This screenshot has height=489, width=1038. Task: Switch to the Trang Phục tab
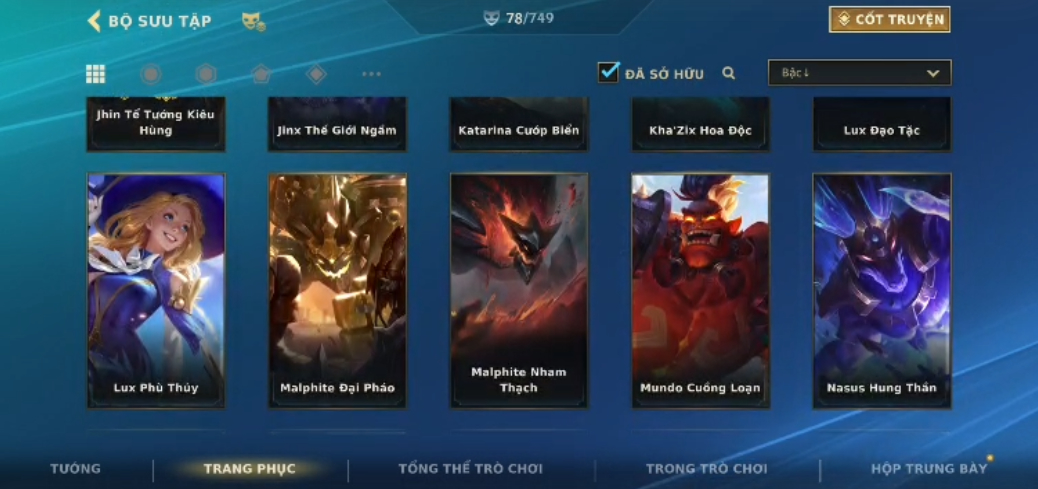click(x=249, y=469)
